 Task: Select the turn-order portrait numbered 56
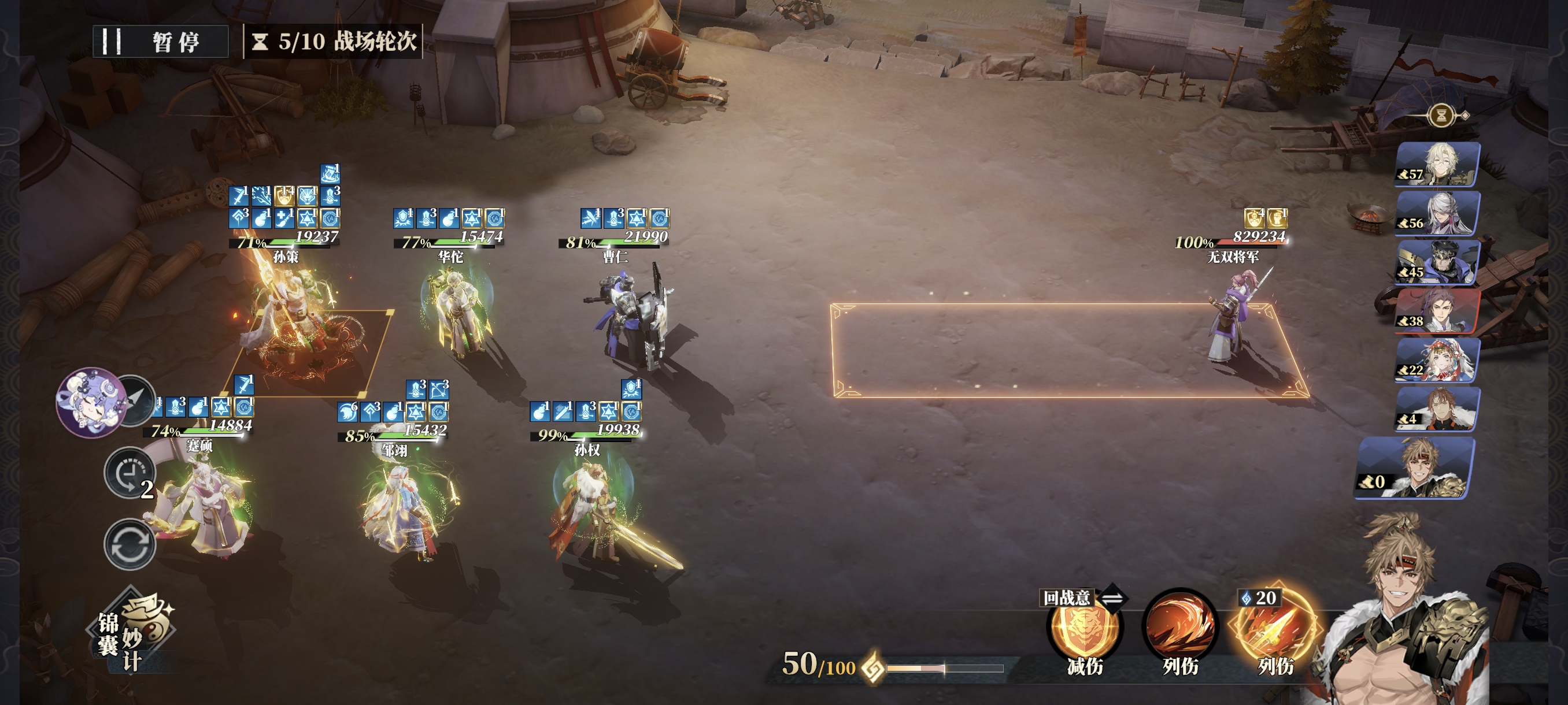click(1437, 213)
